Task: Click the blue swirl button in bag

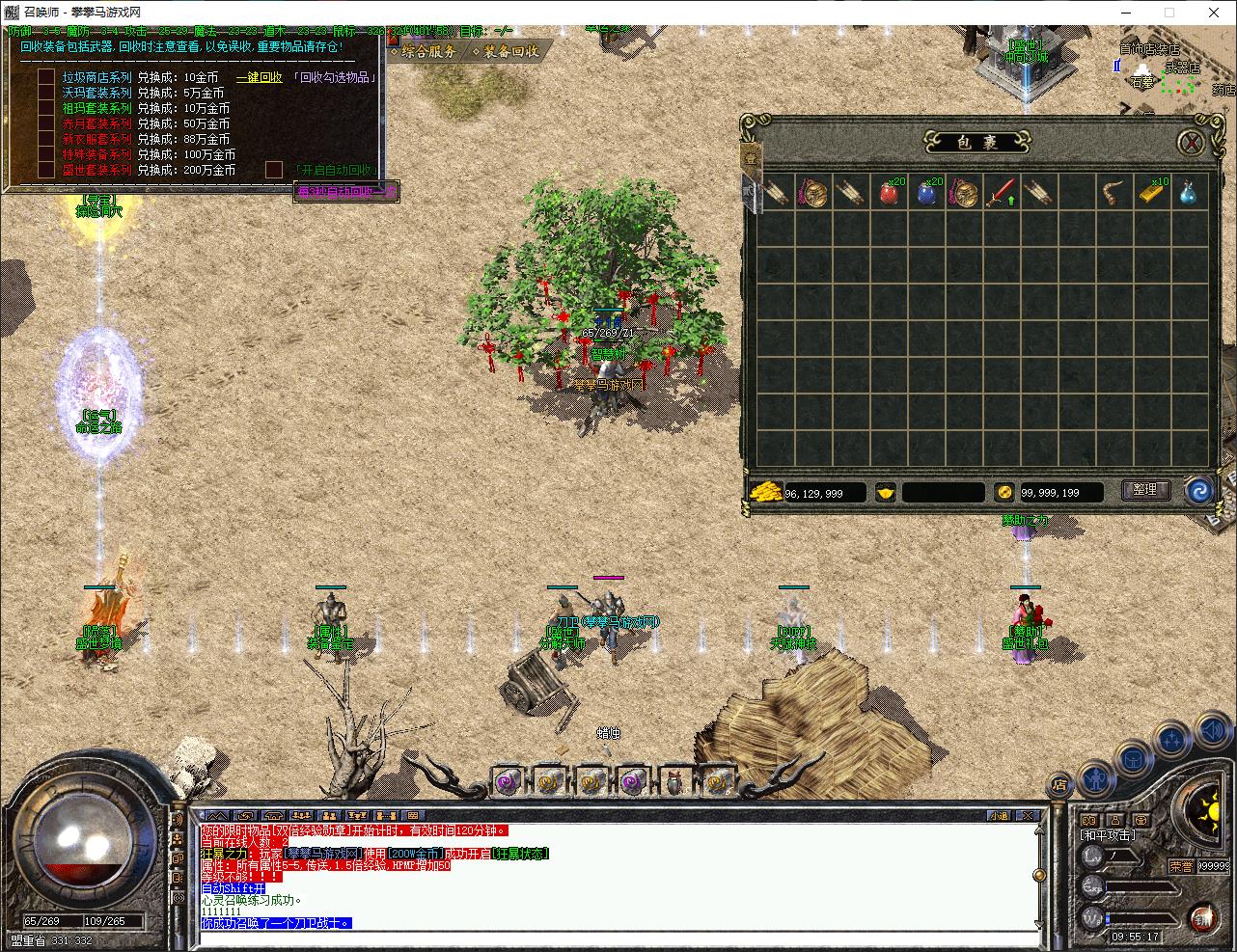Action: (x=1199, y=490)
